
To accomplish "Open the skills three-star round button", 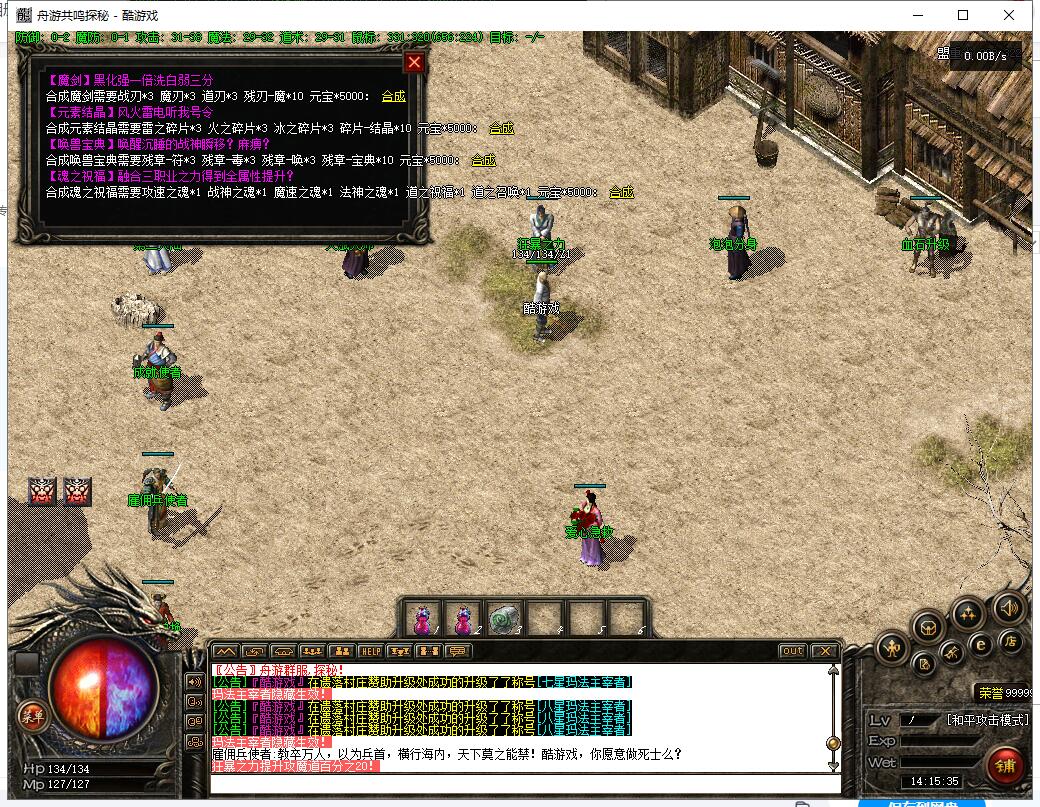I will tap(968, 613).
